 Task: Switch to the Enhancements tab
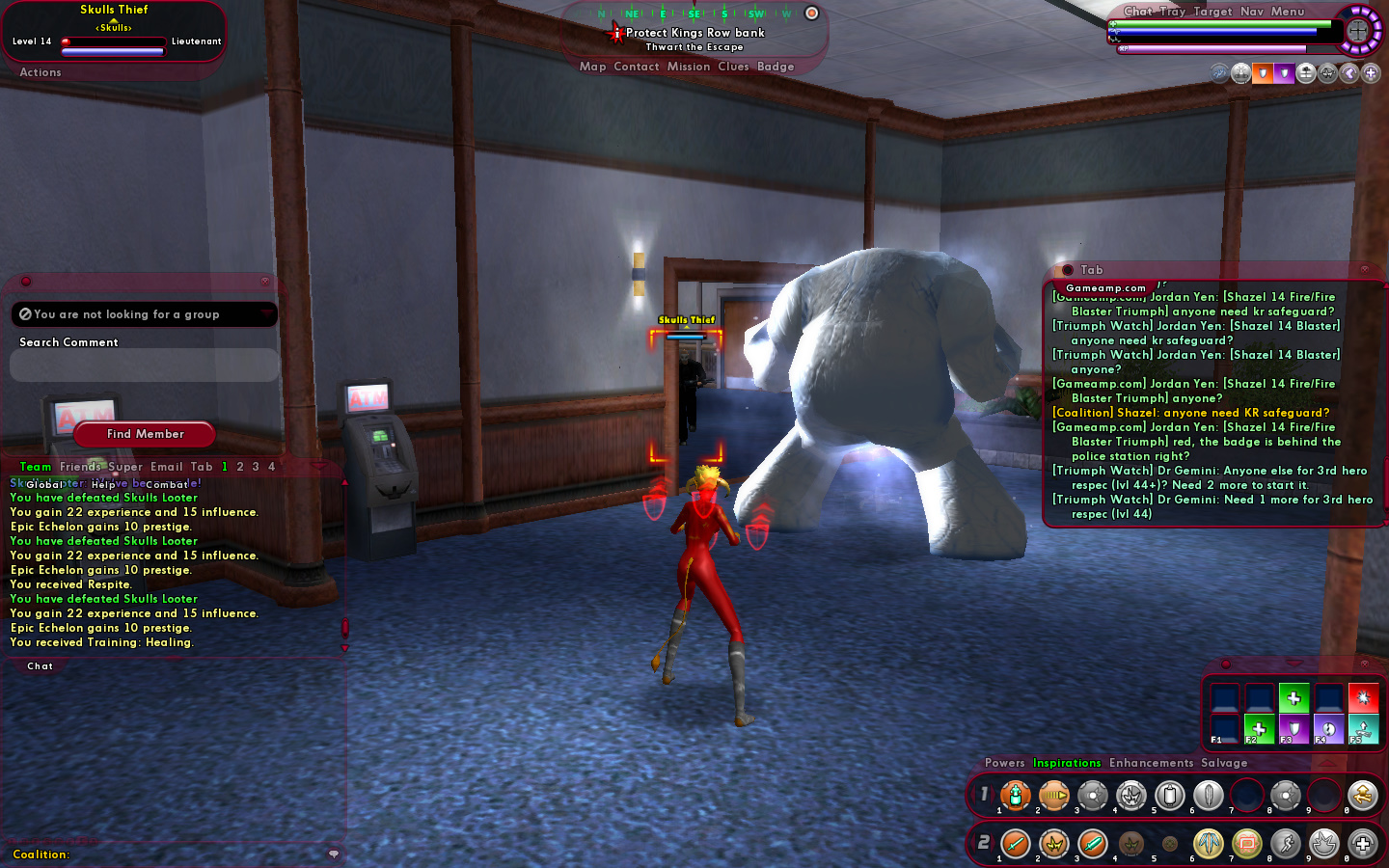coord(1151,763)
